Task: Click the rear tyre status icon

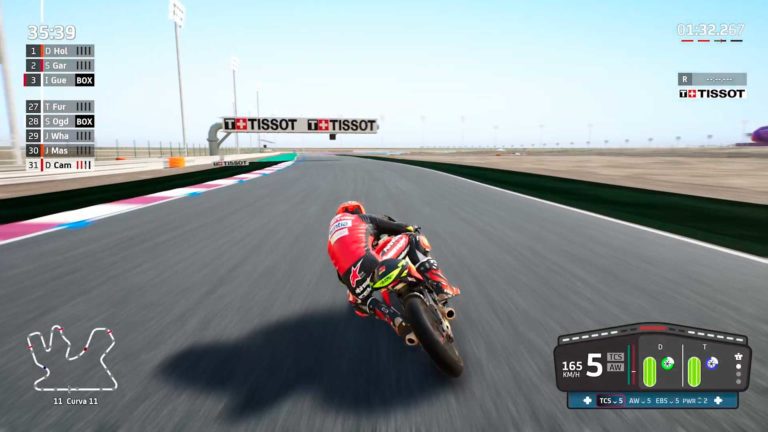Action: (x=711, y=362)
